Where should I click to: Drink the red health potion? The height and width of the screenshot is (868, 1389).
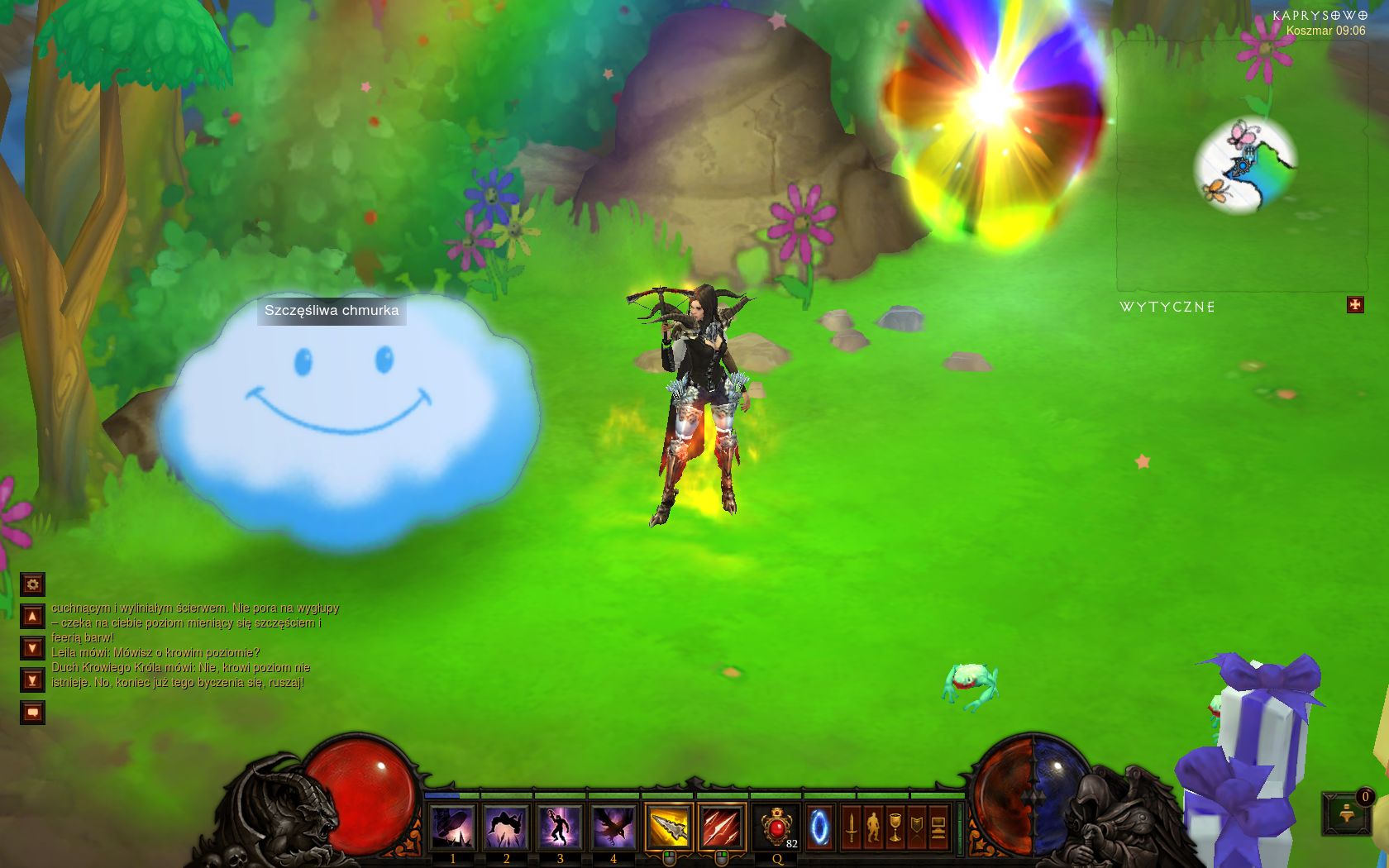(776, 827)
